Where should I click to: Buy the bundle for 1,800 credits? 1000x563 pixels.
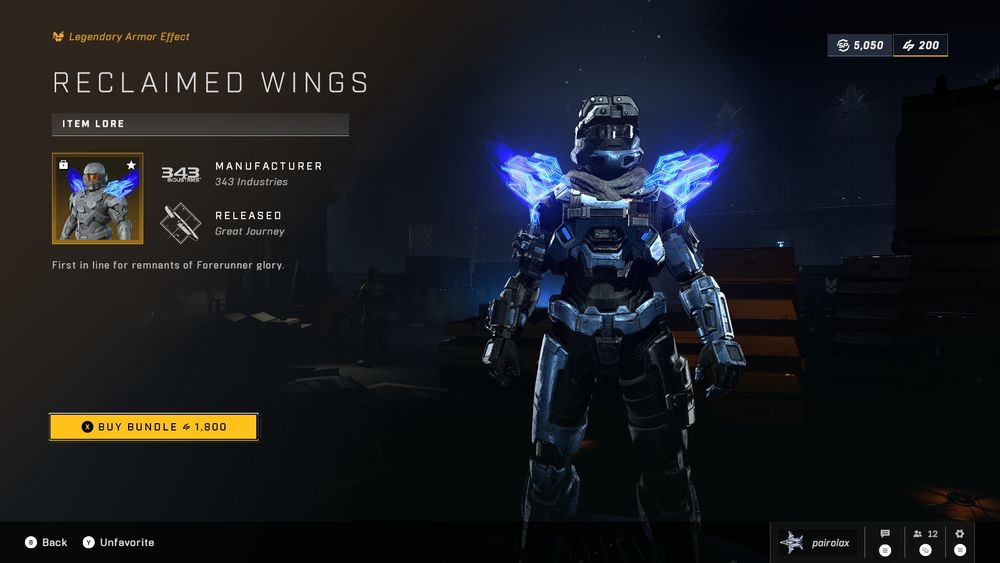[x=153, y=427]
